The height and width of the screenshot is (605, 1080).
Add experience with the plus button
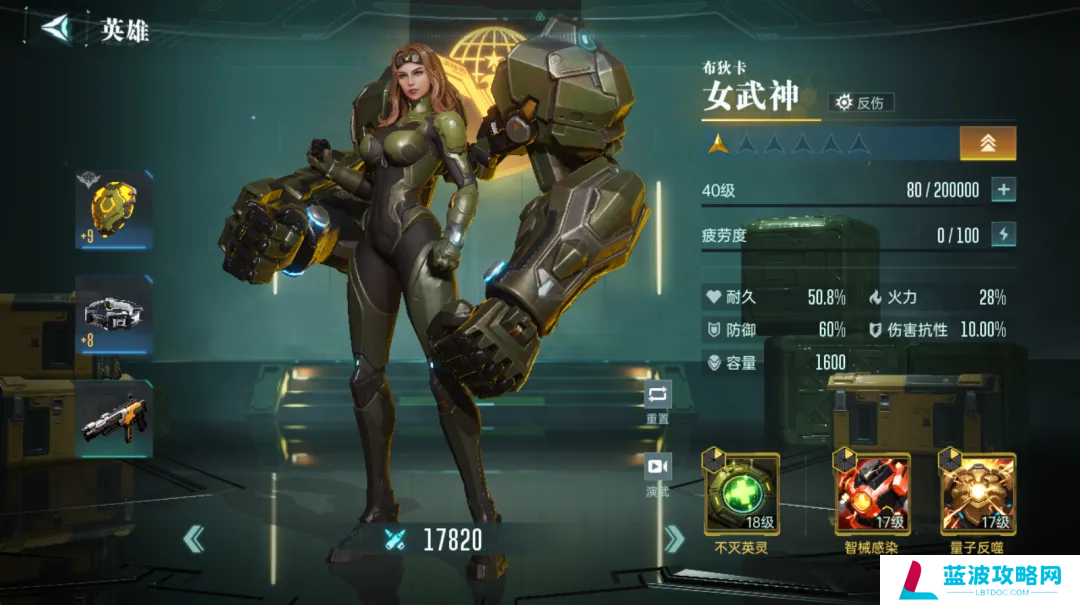pos(1003,189)
